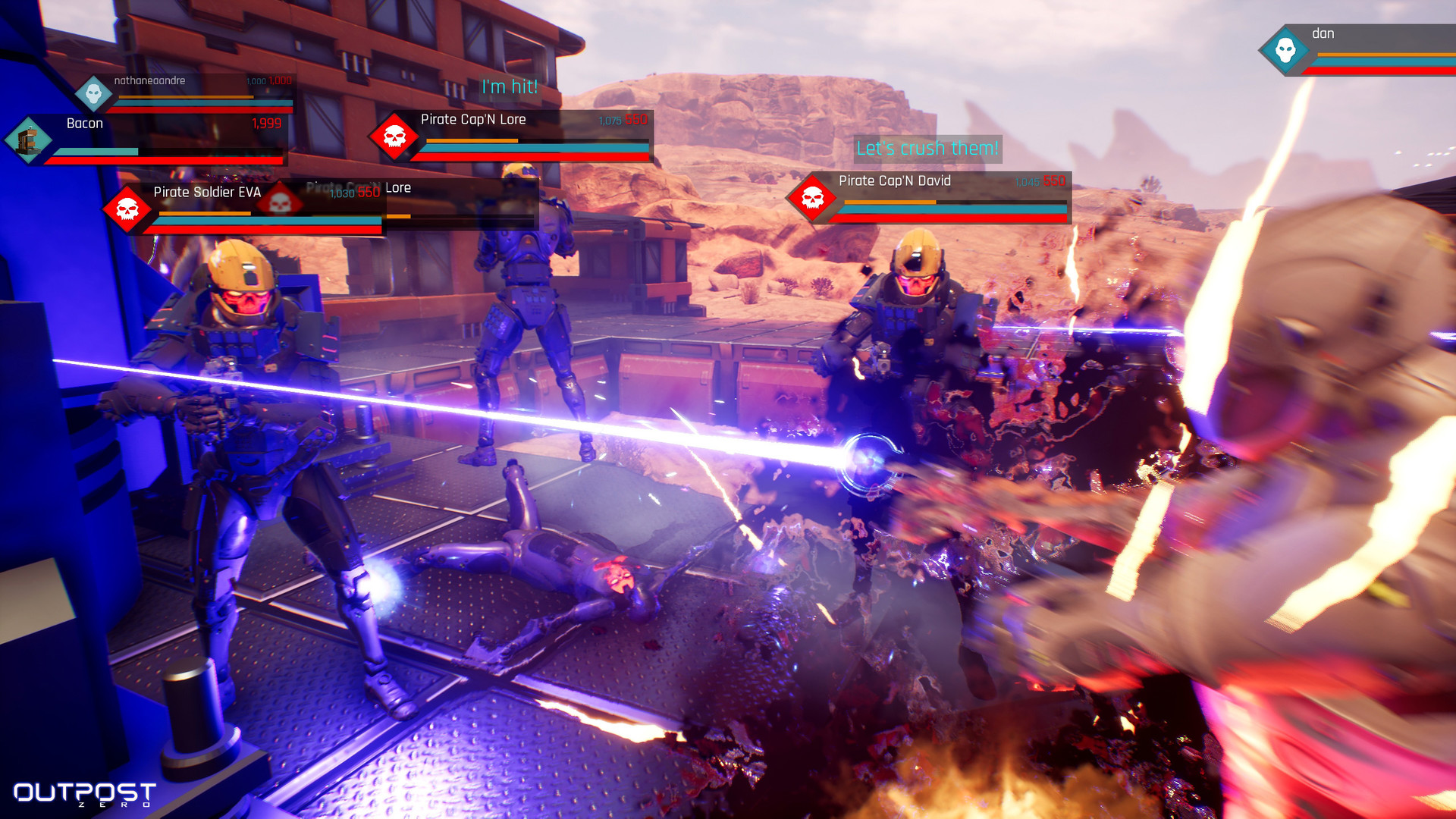This screenshot has height=819, width=1456.
Task: Click Pirate Cap'N Lore's red skull icon
Action: tap(394, 136)
